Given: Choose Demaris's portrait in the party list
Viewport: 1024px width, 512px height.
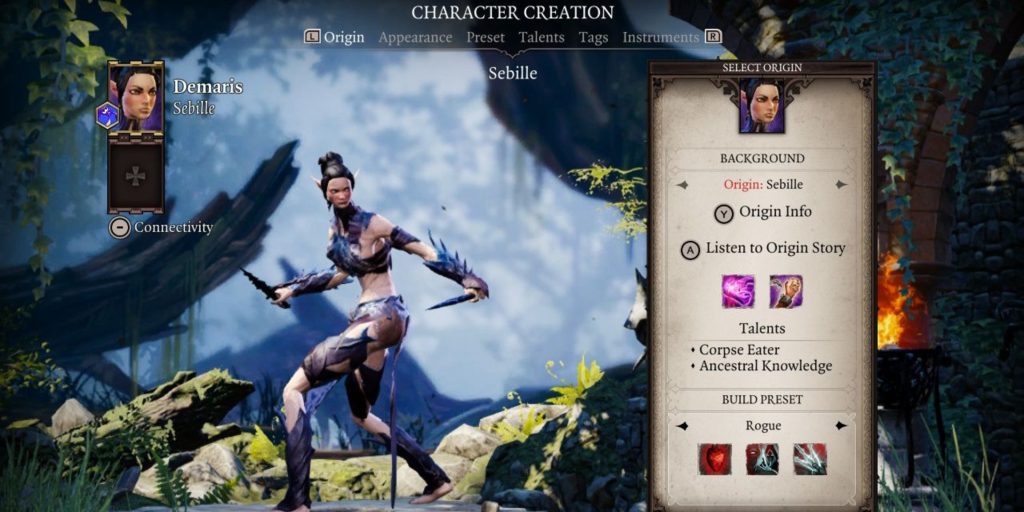Looking at the screenshot, I should [x=136, y=98].
